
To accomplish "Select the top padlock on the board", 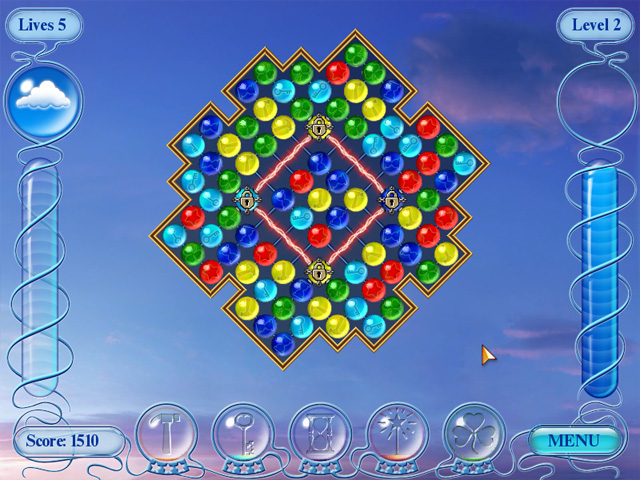I will pos(319,126).
